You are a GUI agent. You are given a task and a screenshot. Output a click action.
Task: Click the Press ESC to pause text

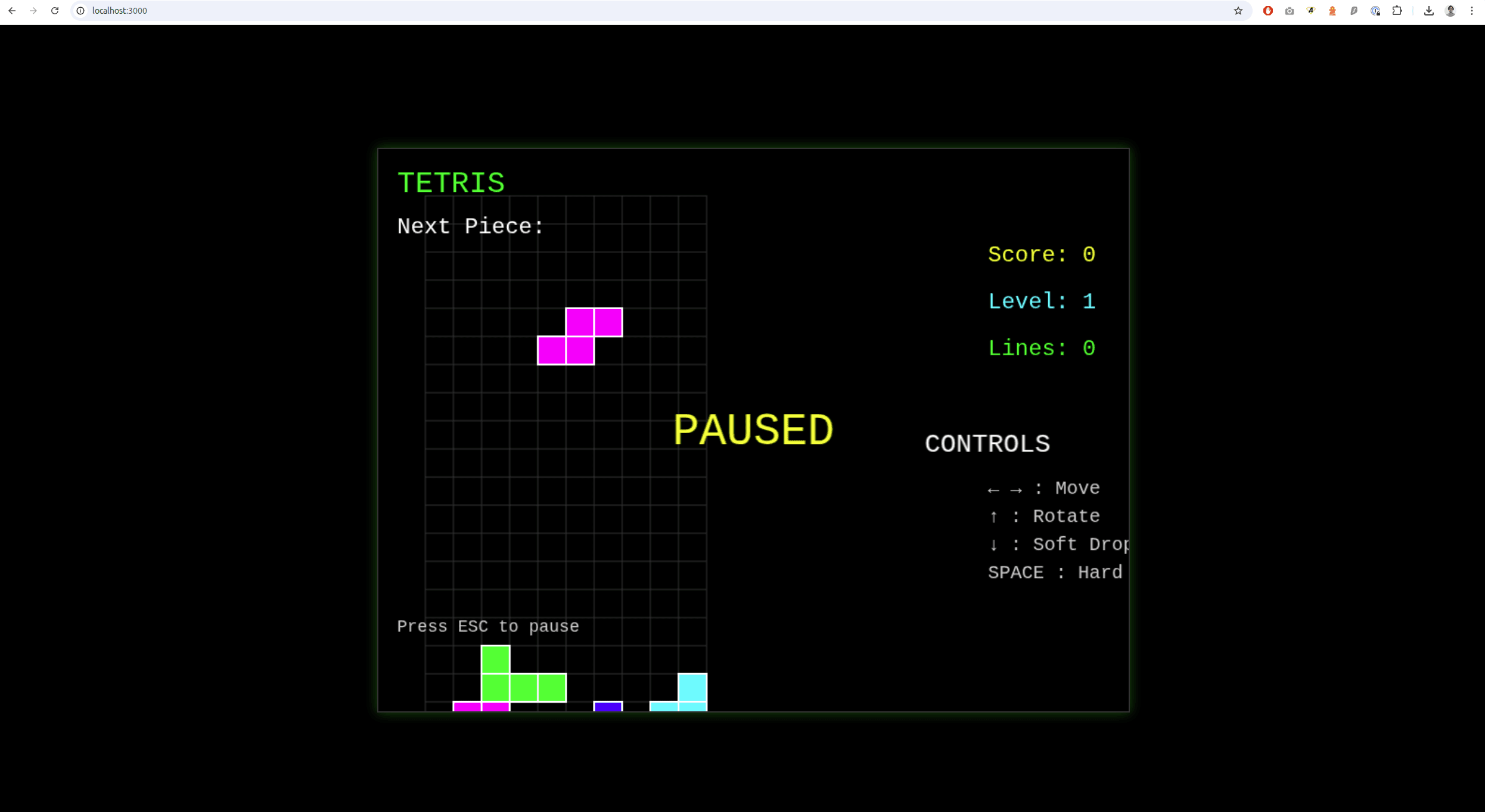[487, 626]
